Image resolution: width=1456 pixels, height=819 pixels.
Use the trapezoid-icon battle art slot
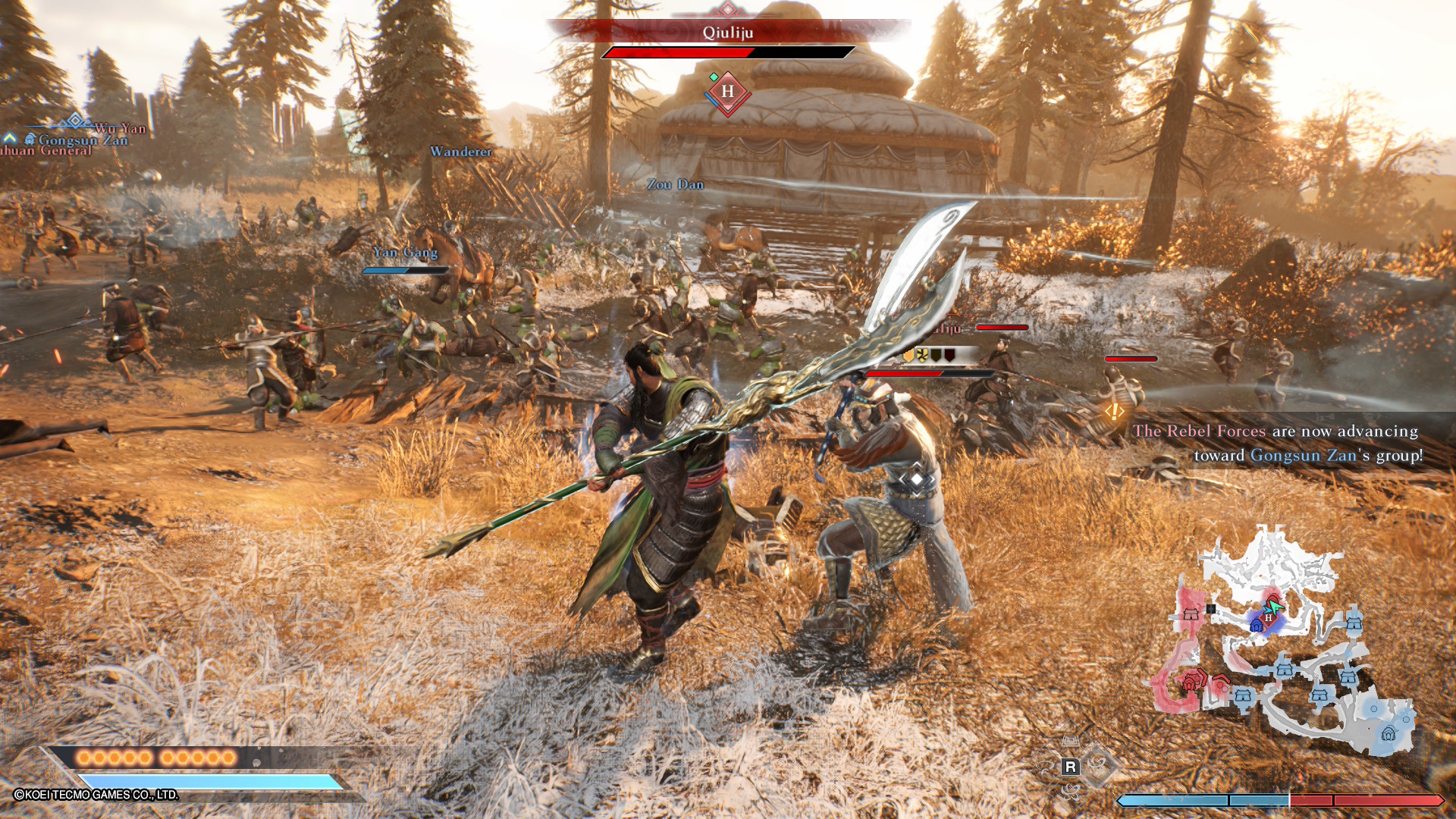pos(1070,741)
